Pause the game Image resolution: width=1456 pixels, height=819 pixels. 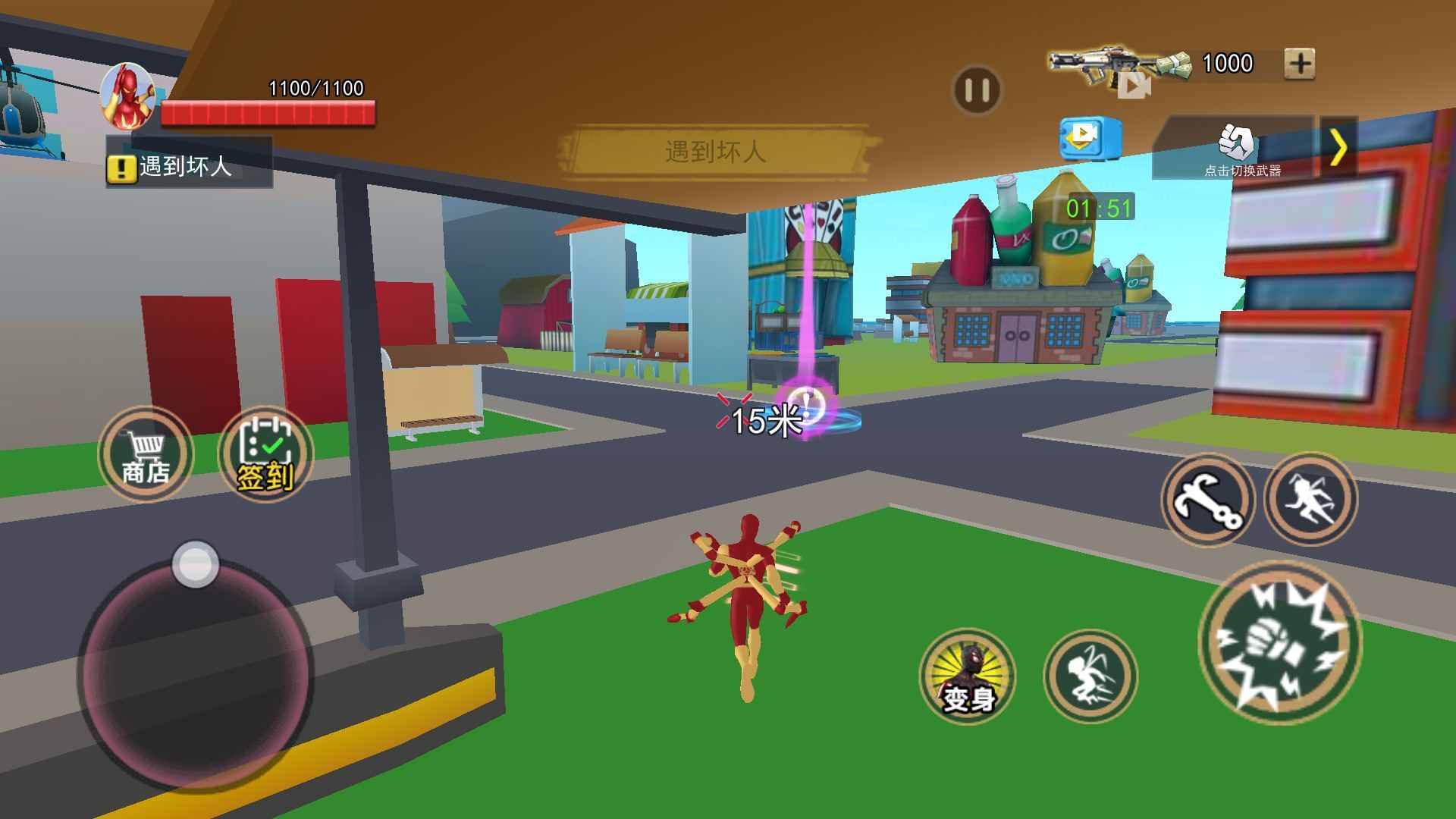pos(977,90)
